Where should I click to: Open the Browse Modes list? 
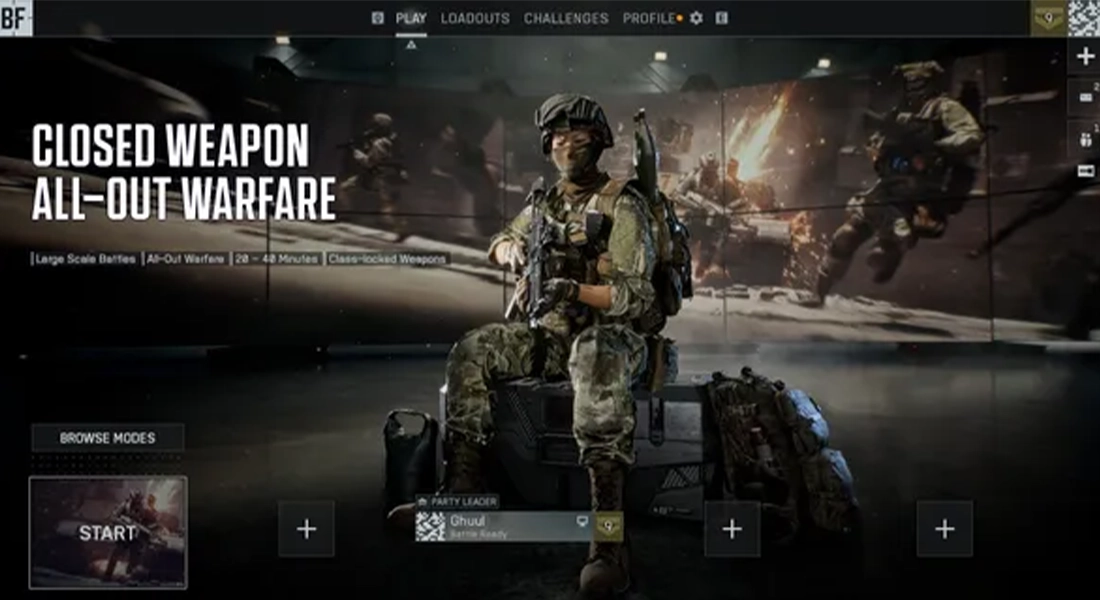[108, 438]
